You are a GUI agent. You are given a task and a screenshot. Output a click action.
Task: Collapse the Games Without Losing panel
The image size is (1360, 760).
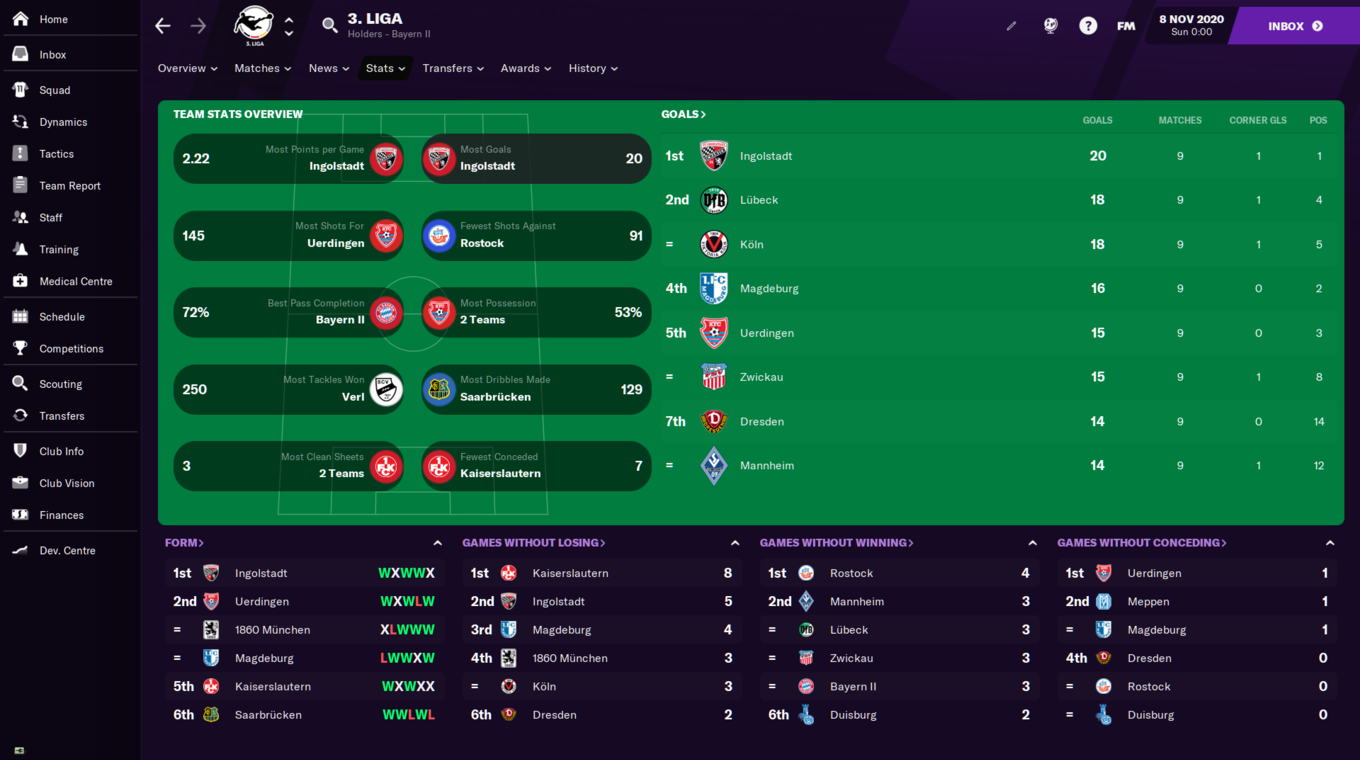735,543
